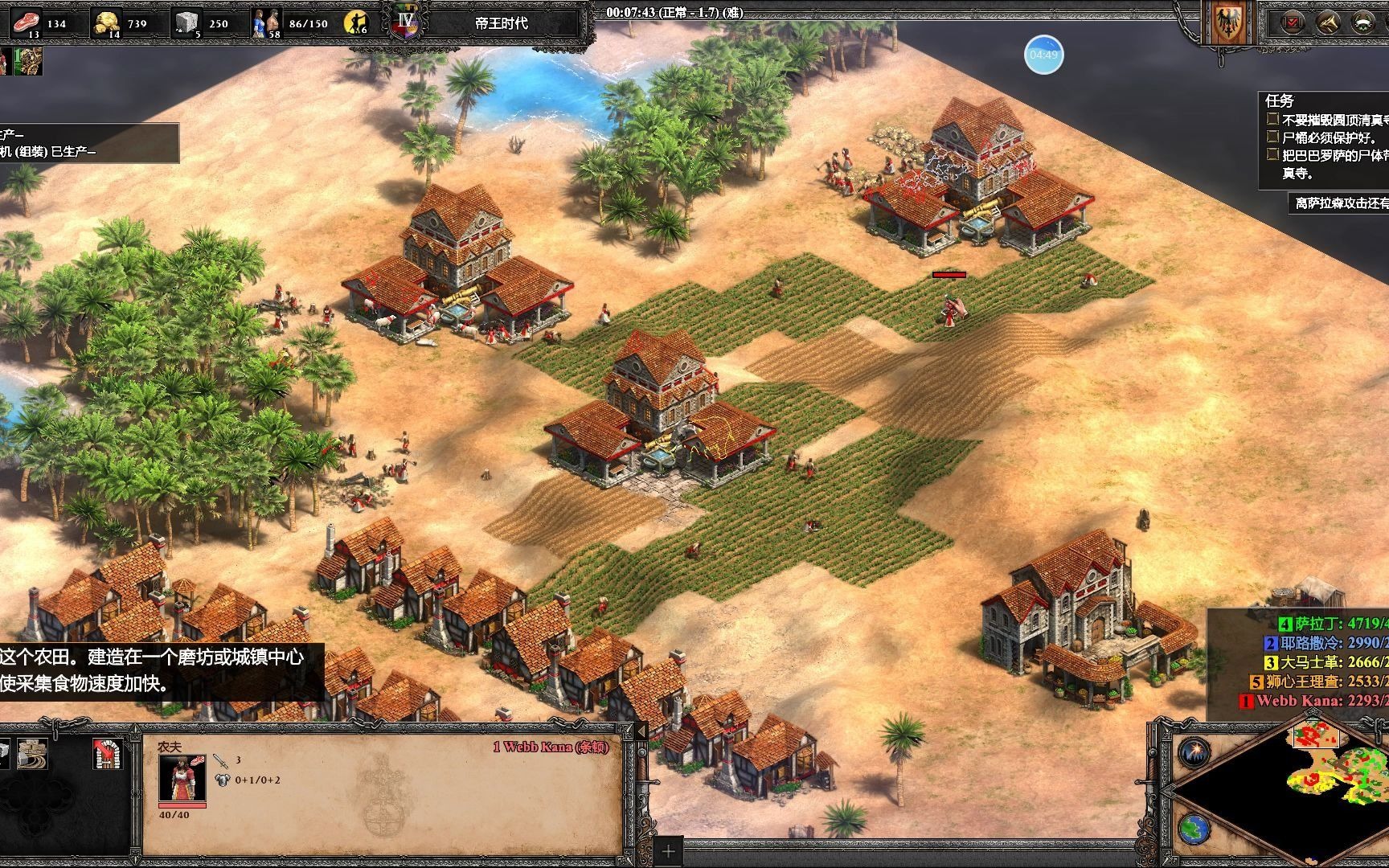This screenshot has width=1389, height=868.
Task: Toggle the globe minimap mode button
Action: [x=1194, y=829]
